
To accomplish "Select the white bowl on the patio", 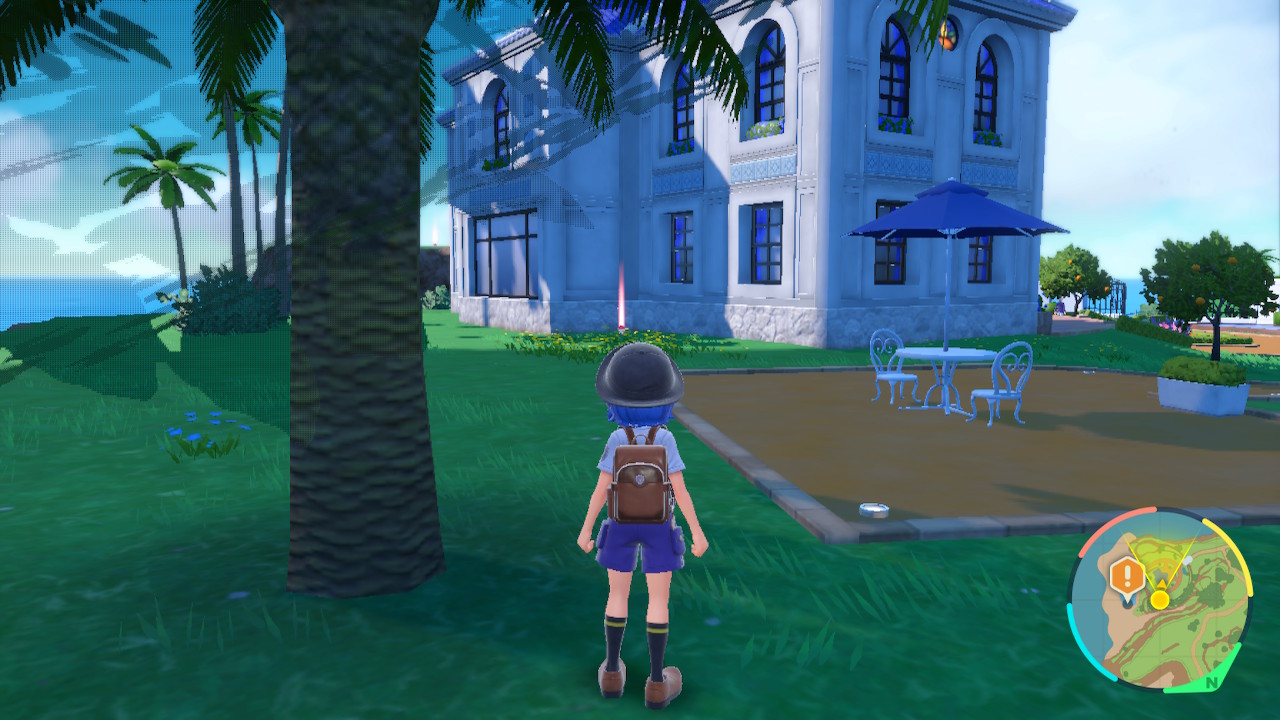I will [x=874, y=510].
